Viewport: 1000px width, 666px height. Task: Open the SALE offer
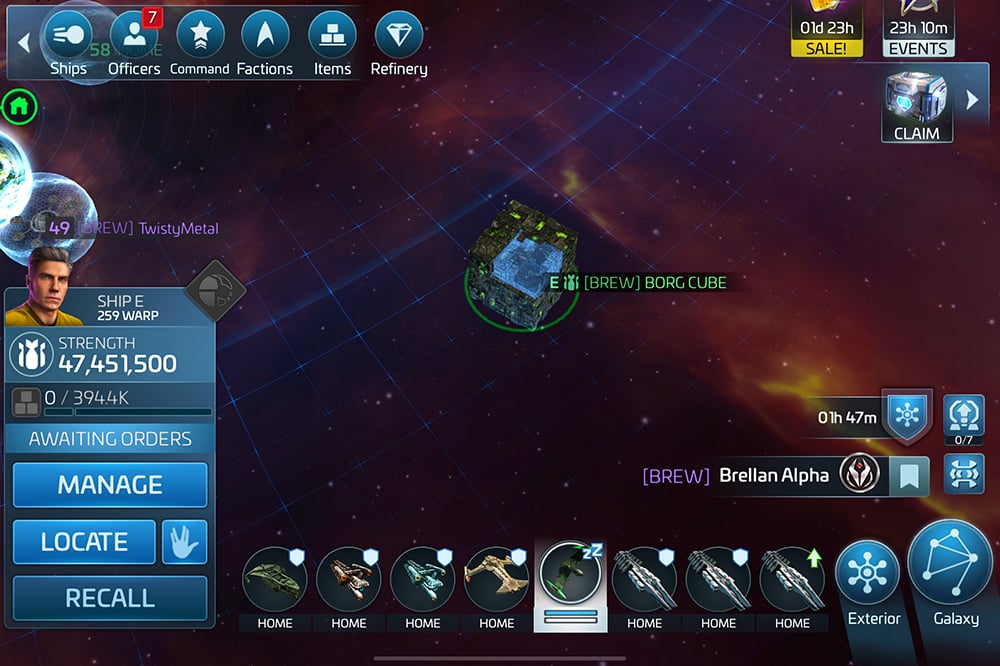826,29
